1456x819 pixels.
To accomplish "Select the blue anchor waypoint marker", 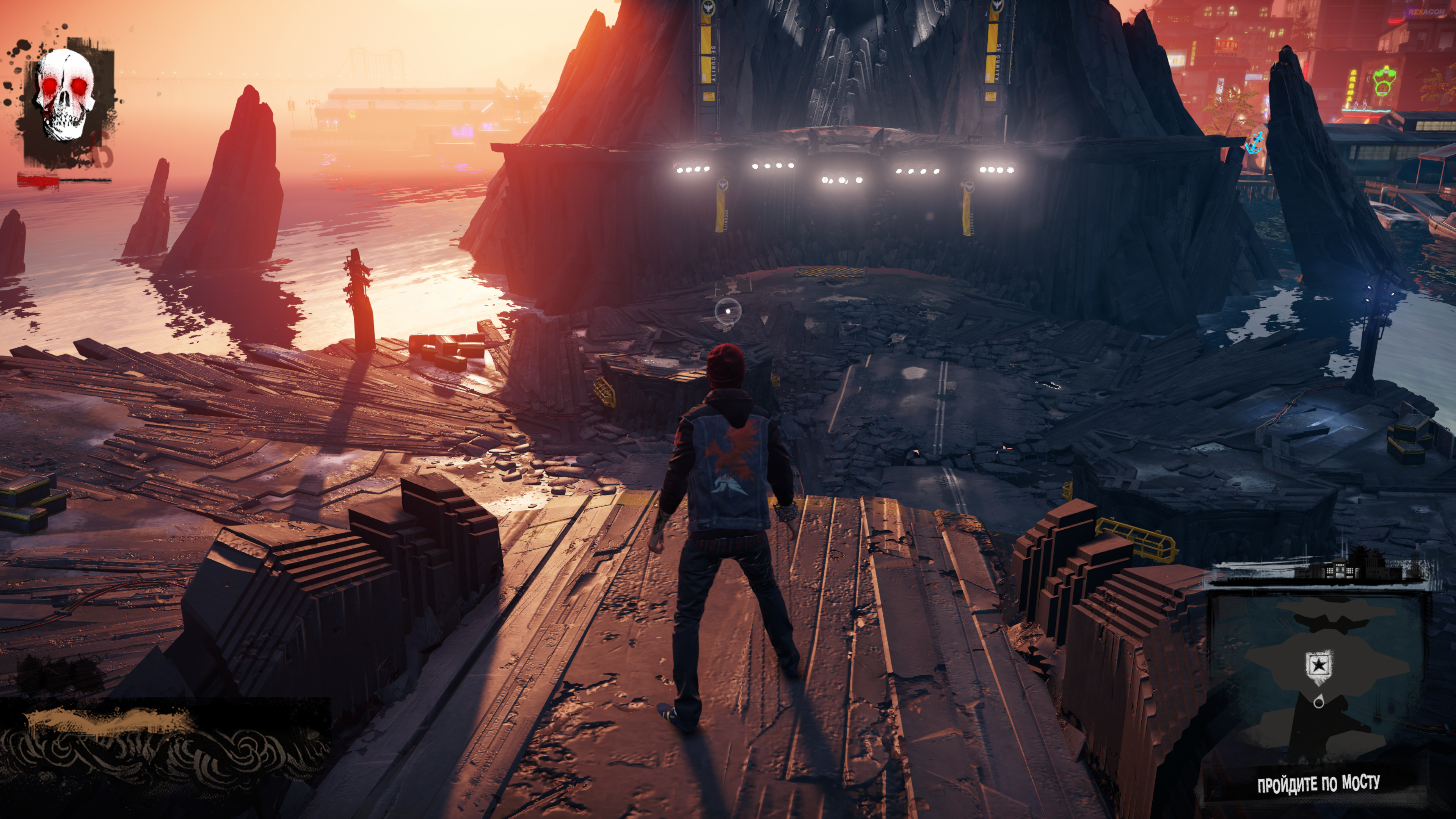I will (x=1254, y=143).
